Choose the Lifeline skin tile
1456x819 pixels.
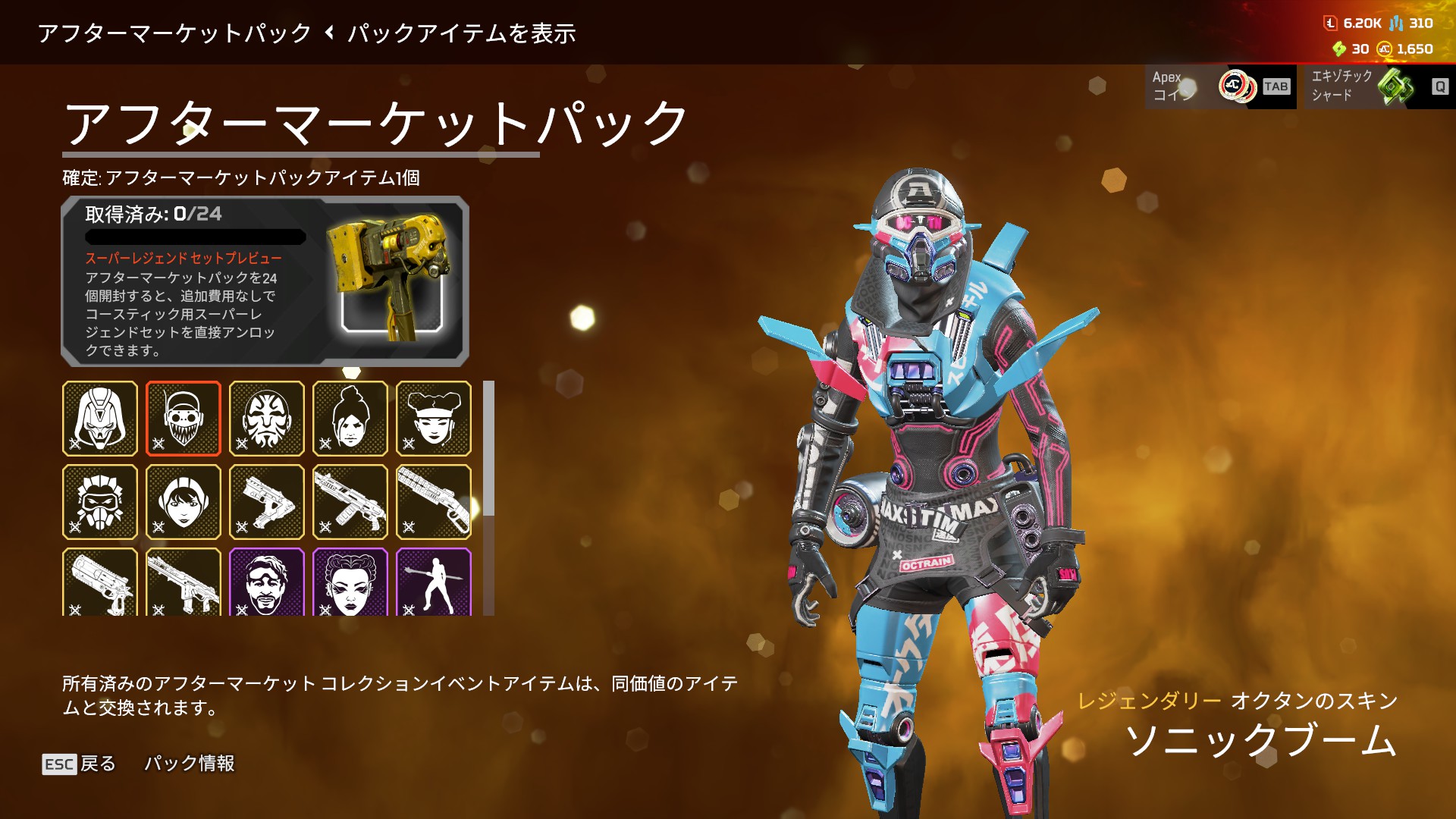tap(434, 419)
